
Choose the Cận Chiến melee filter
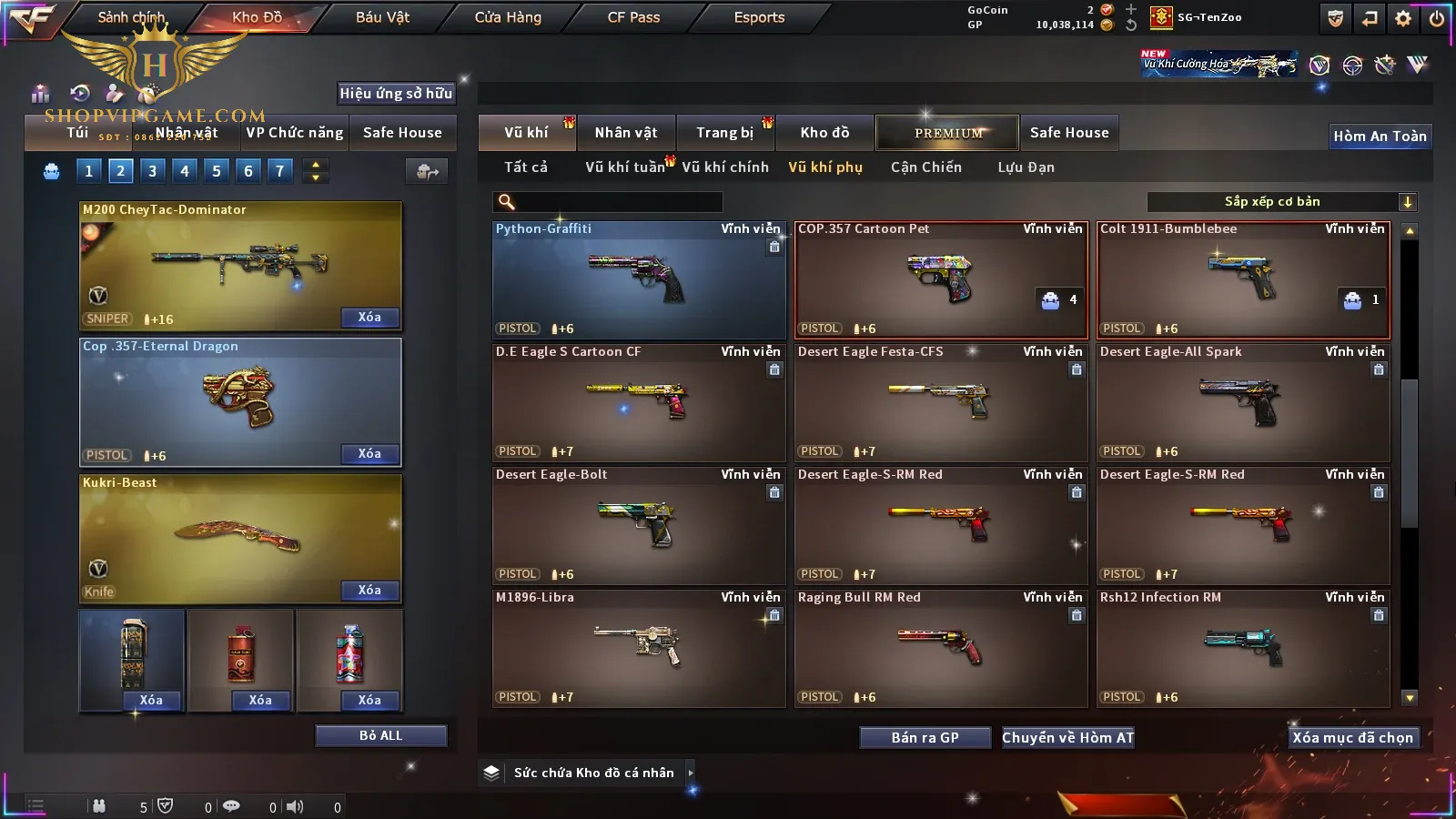925,167
